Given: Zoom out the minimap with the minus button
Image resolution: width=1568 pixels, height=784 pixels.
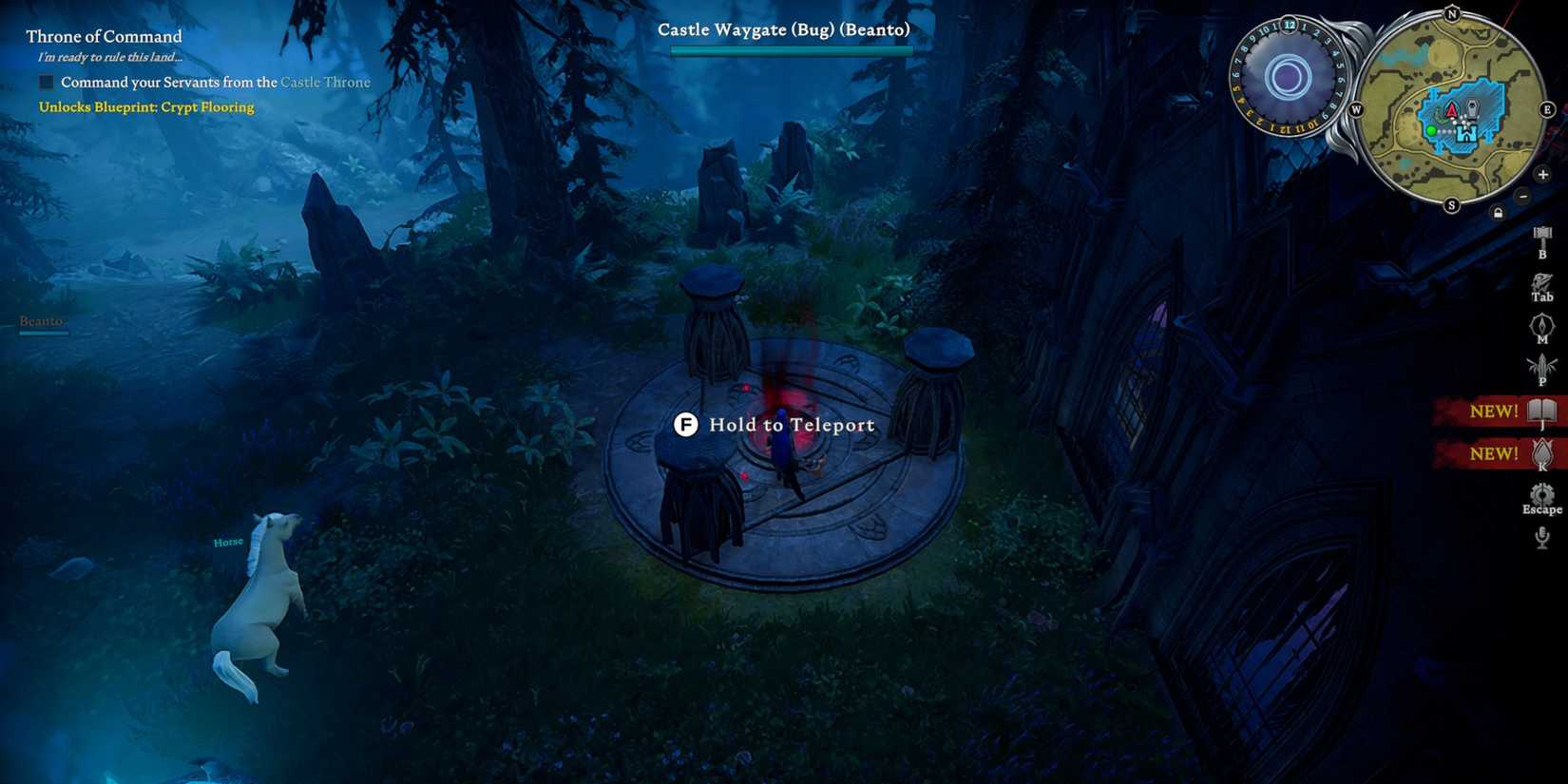Looking at the screenshot, I should click(1524, 197).
